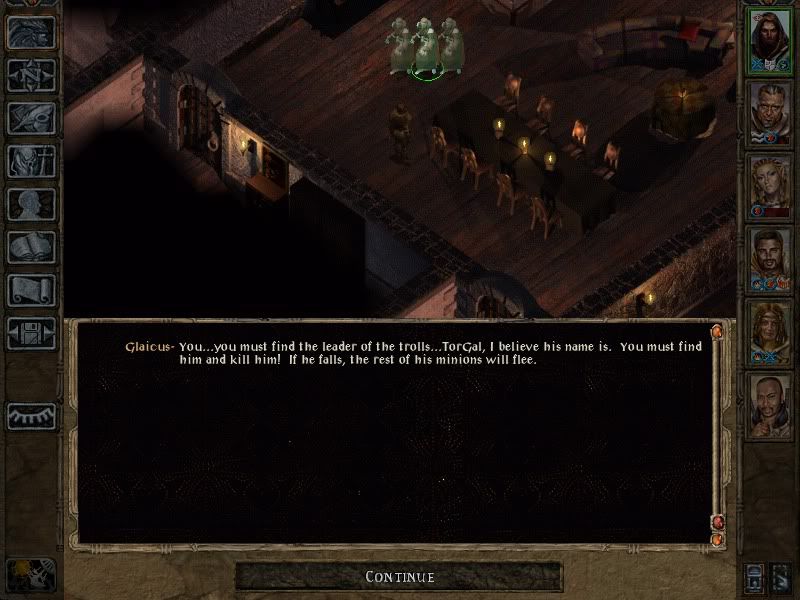Click the return to game dragon button
800x600 pixels.
coord(31,33)
